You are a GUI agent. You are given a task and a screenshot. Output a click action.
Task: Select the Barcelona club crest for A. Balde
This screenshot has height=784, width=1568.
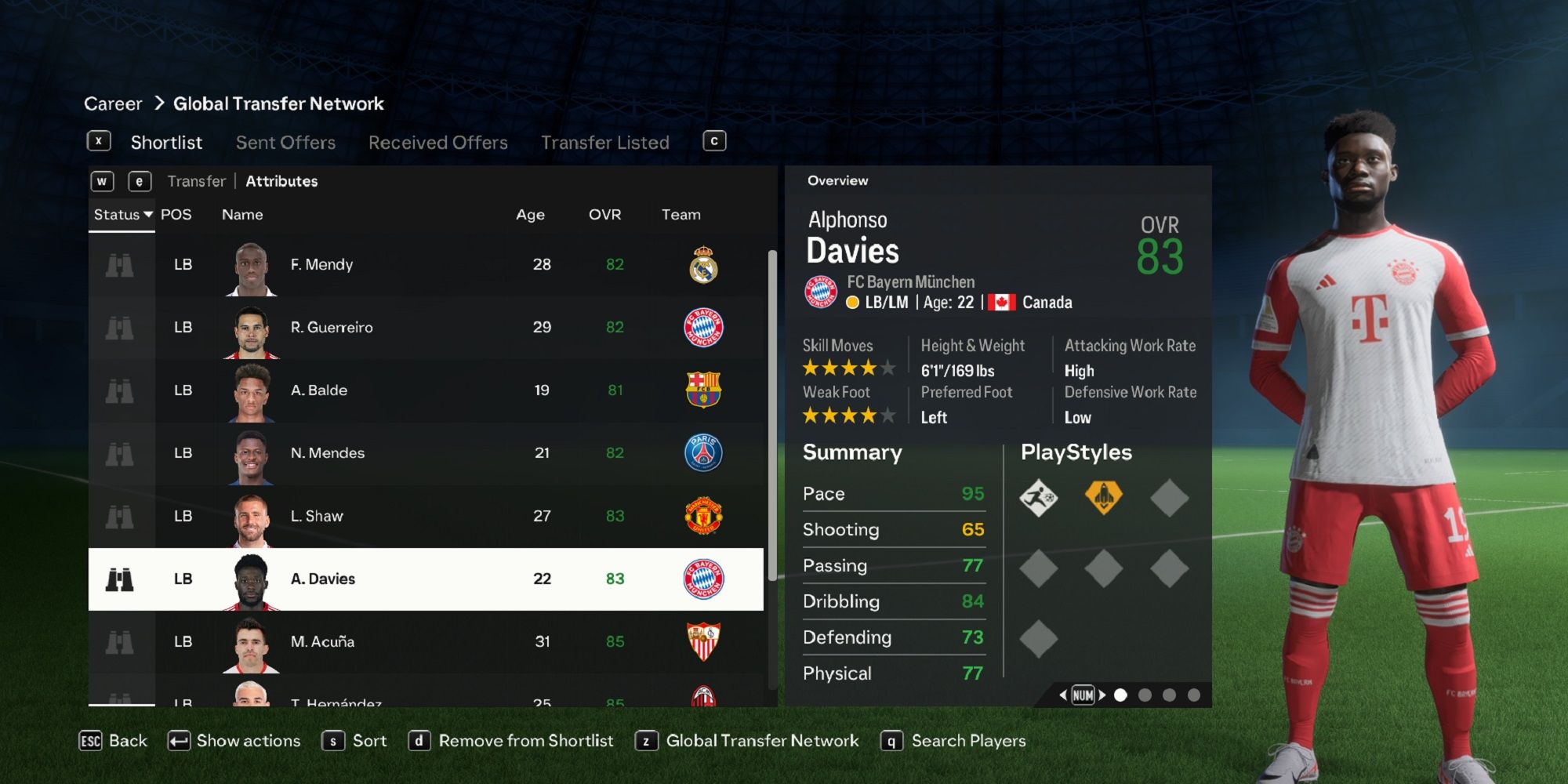coord(703,390)
